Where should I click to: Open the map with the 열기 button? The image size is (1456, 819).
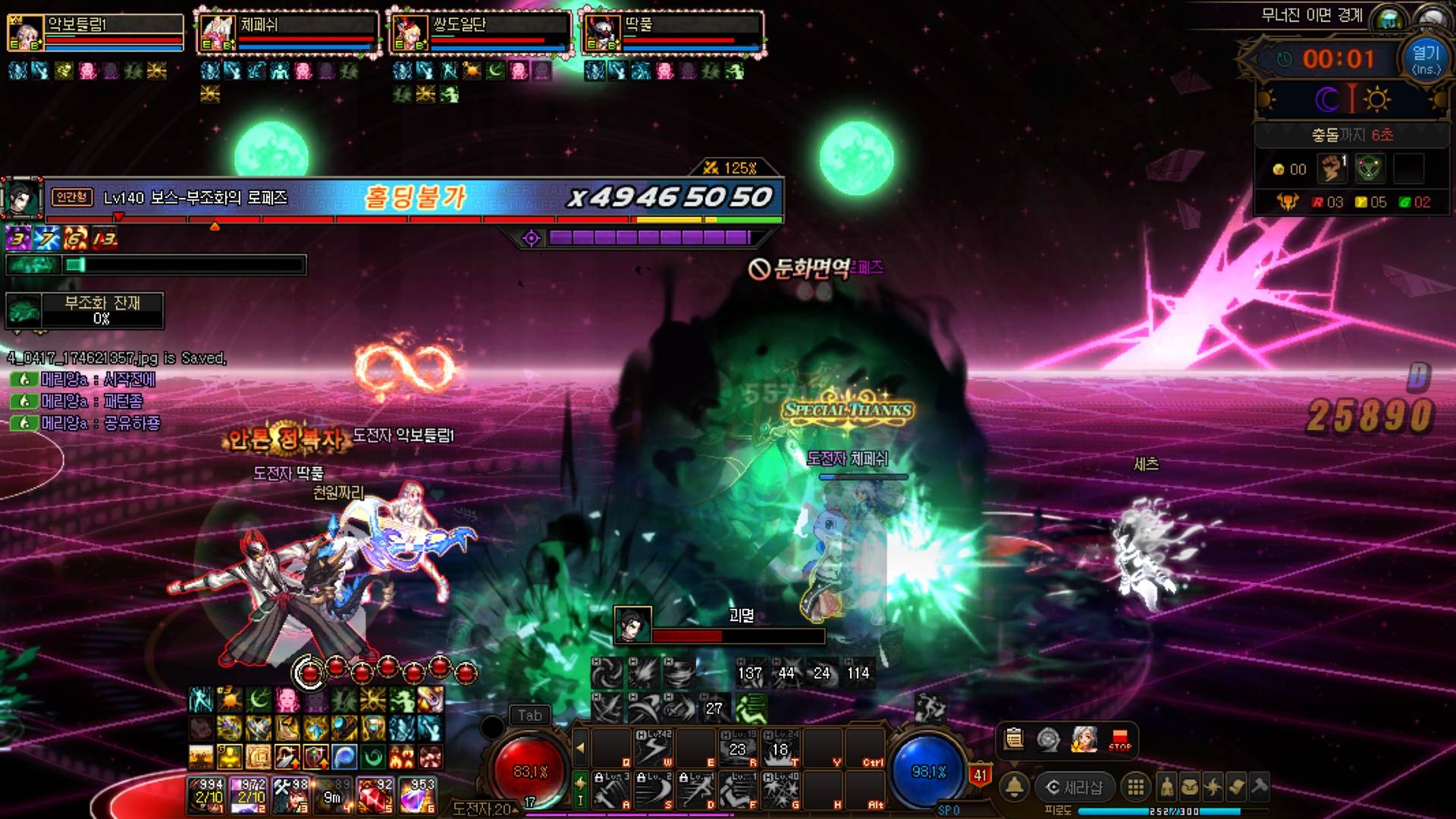[x=1425, y=59]
